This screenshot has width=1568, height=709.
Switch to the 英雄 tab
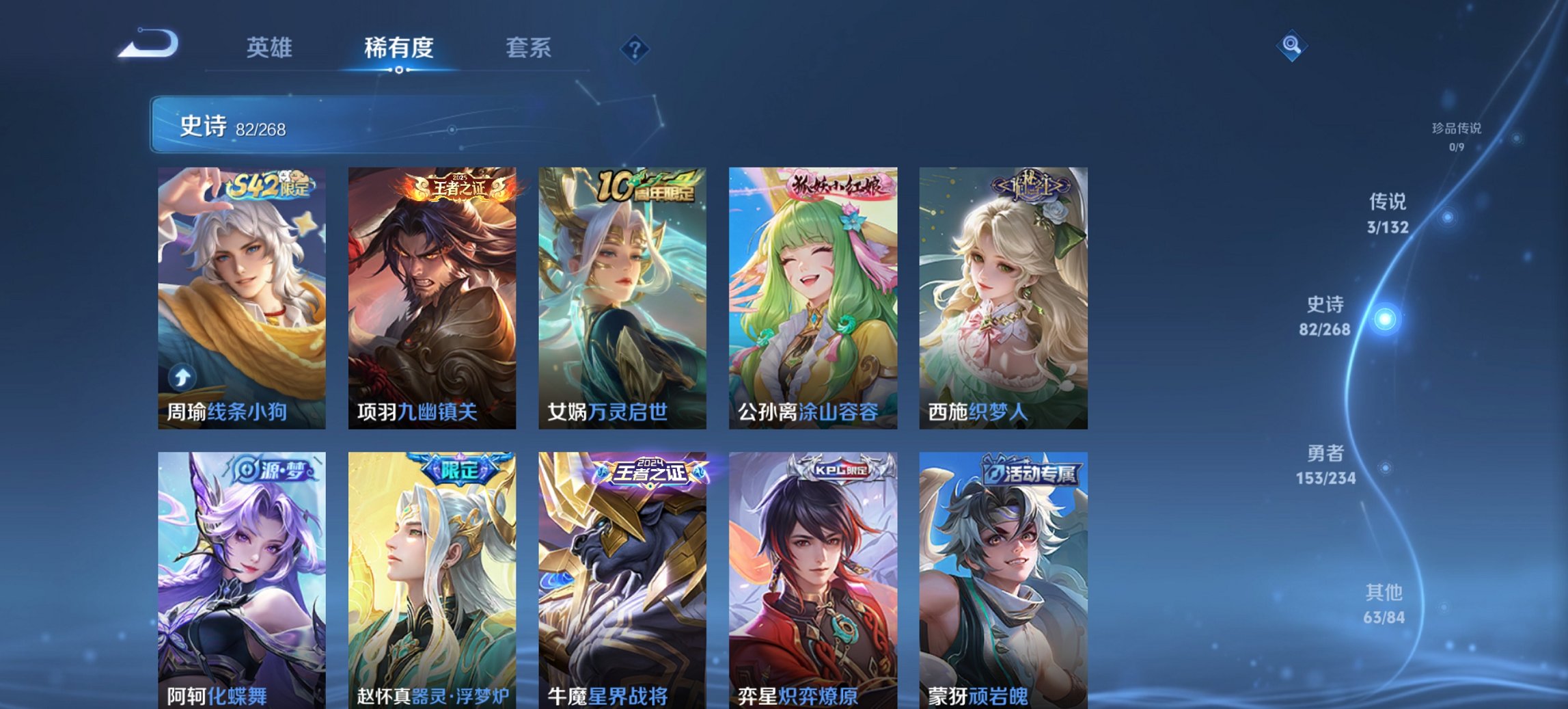click(271, 48)
